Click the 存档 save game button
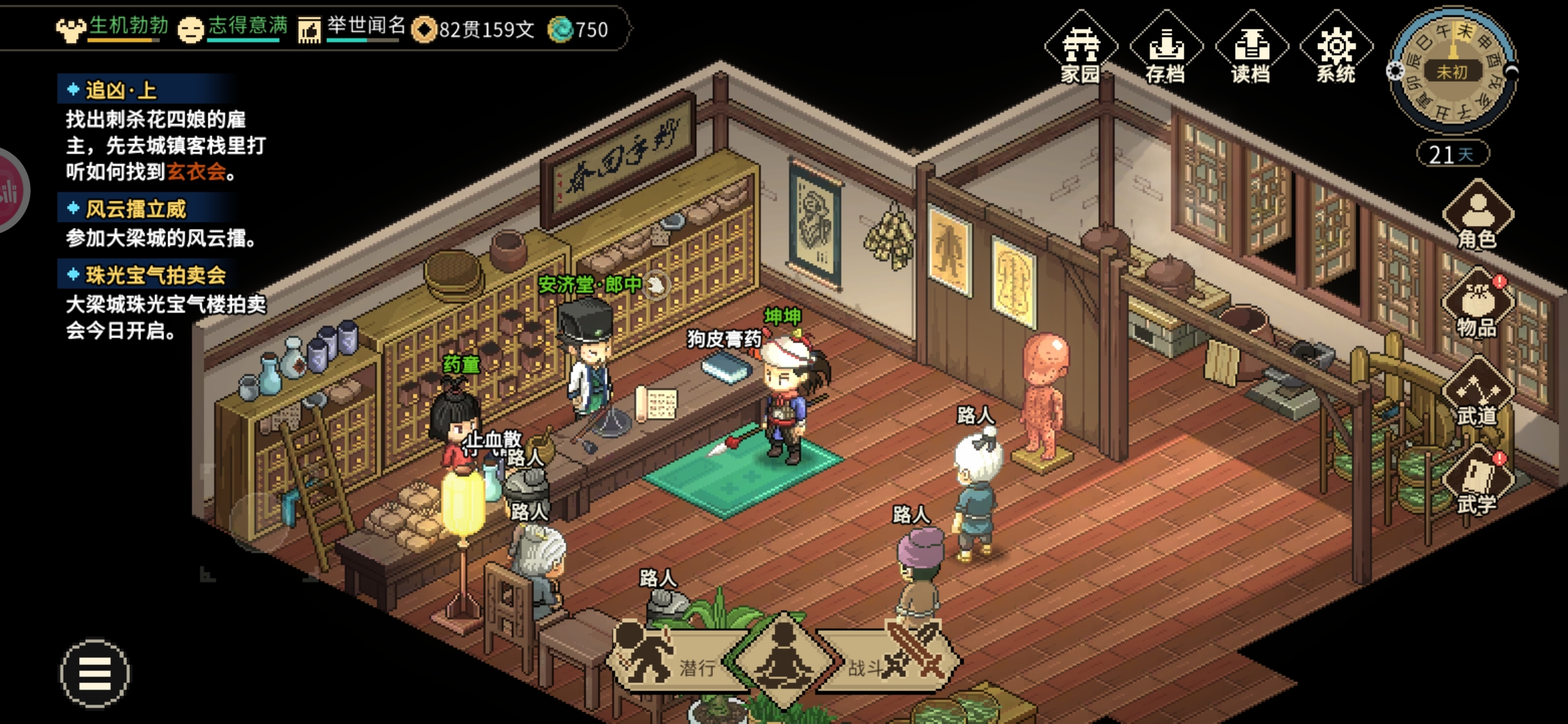This screenshot has width=1568, height=724. pyautogui.click(x=1166, y=48)
